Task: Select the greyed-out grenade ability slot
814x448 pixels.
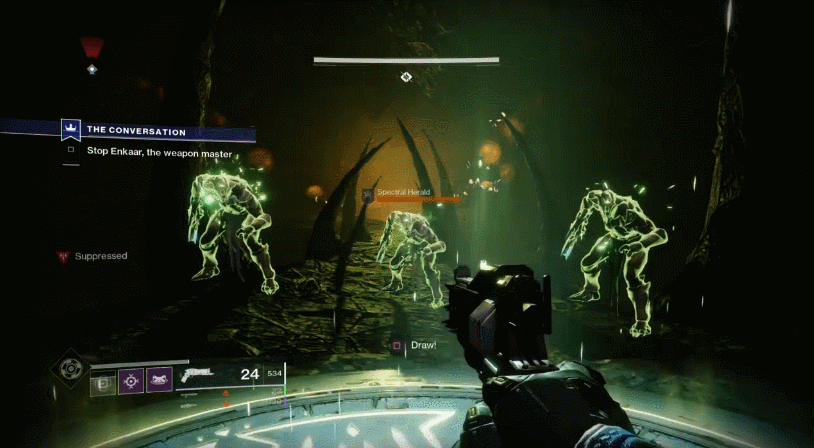Action: click(x=103, y=381)
